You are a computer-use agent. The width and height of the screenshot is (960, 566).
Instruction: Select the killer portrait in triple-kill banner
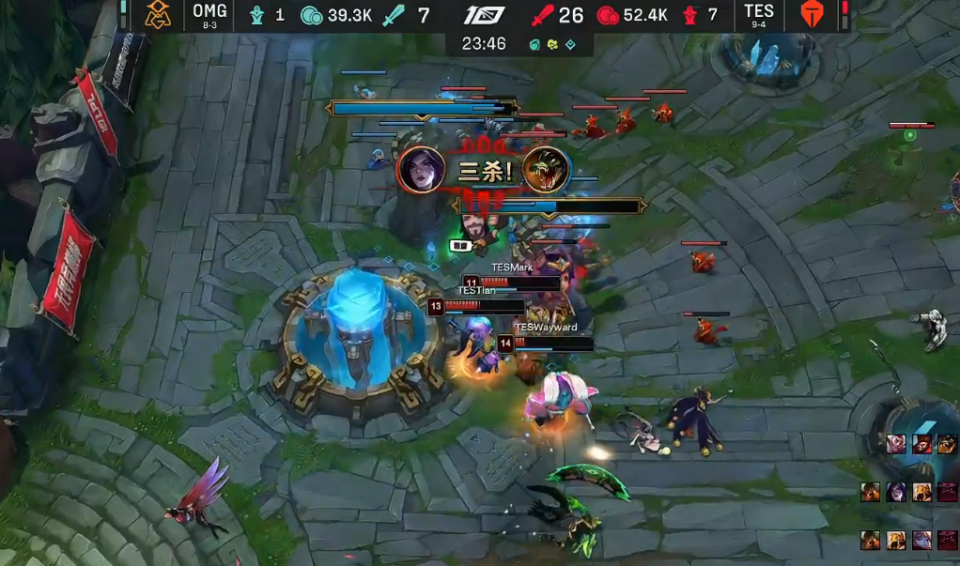[421, 170]
